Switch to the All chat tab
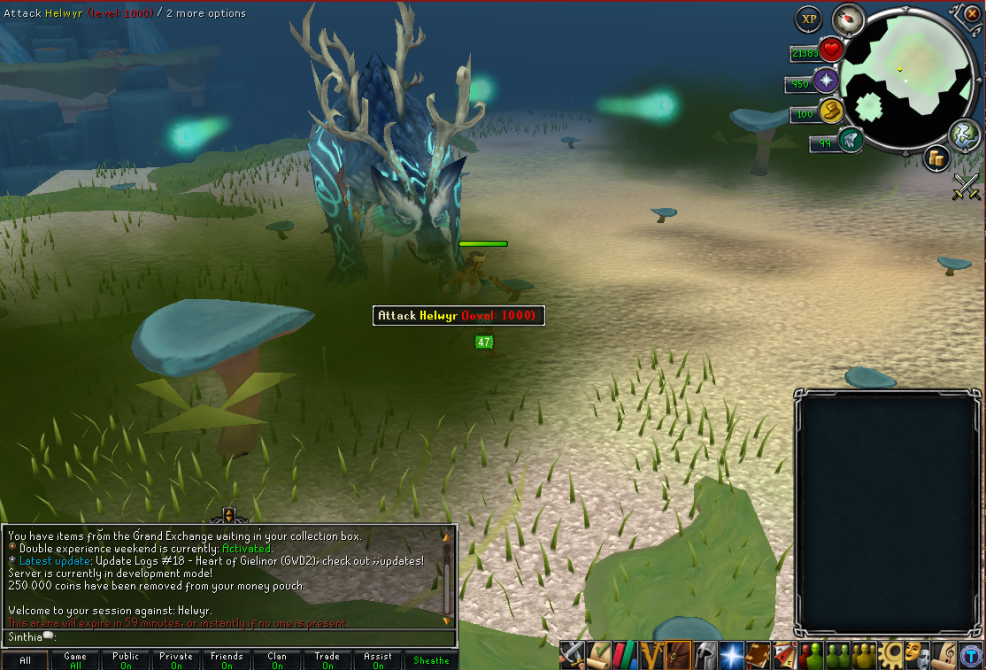The image size is (986, 670). tap(25, 660)
